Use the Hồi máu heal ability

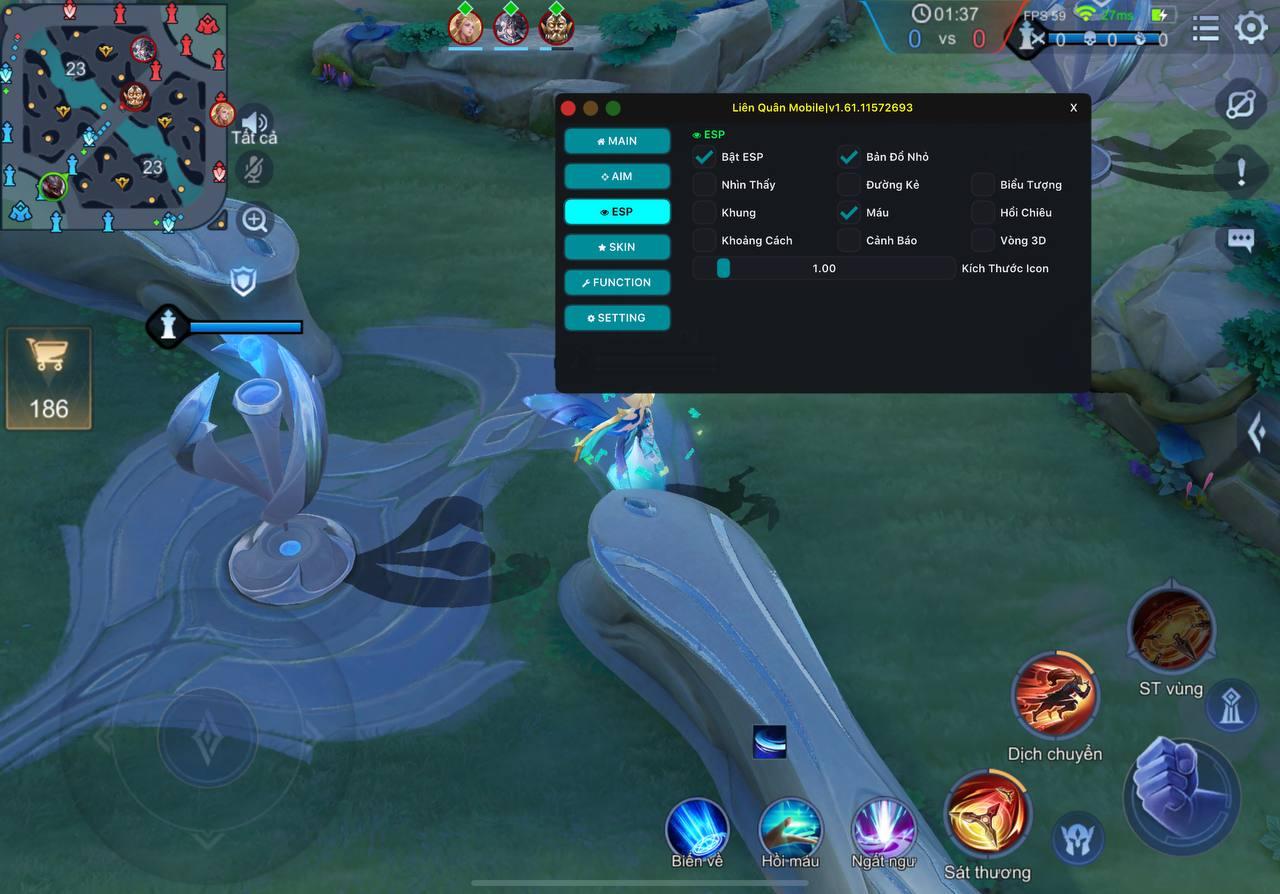pyautogui.click(x=790, y=828)
